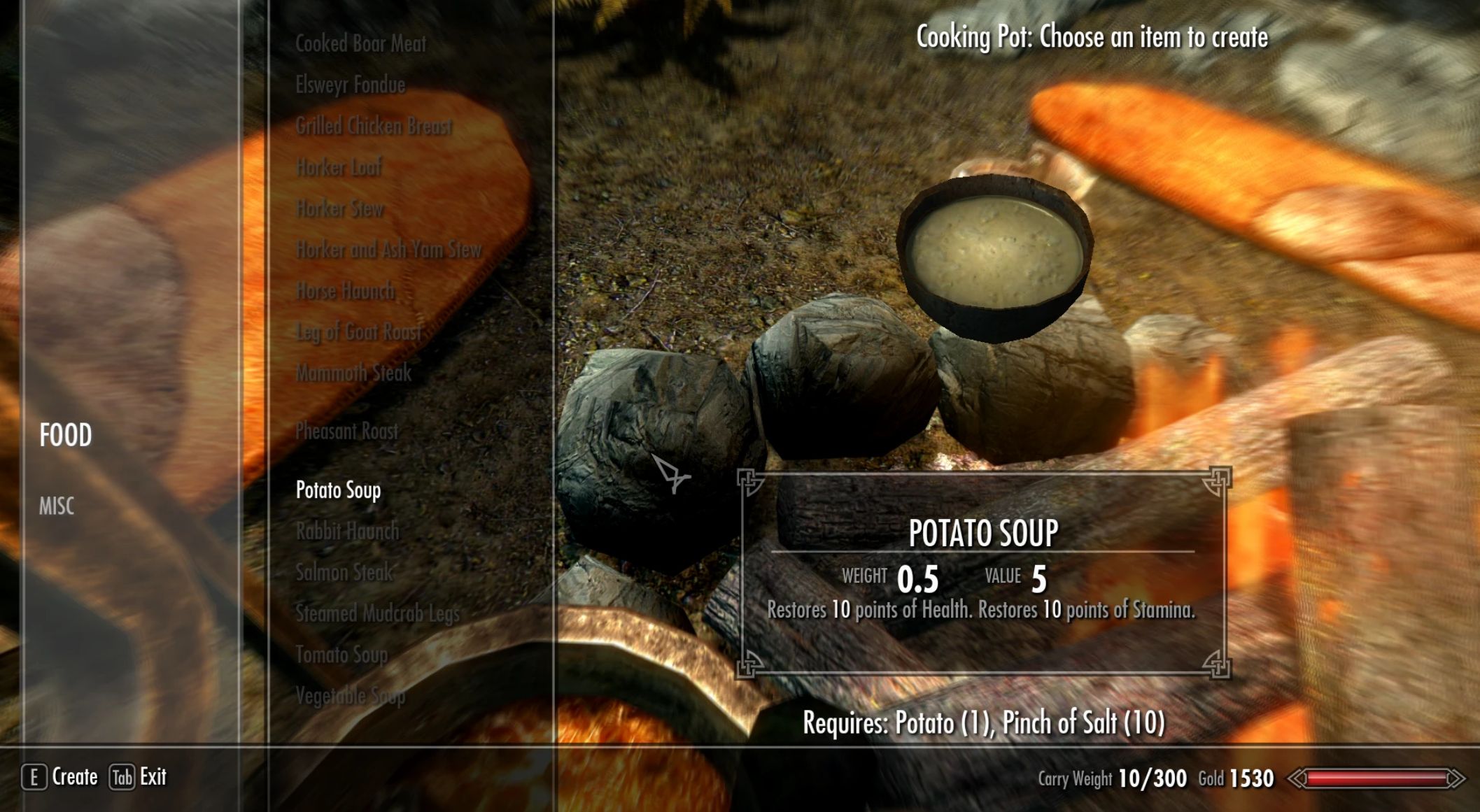Select Pheasant Roast from recipes
1480x812 pixels.
pos(346,431)
